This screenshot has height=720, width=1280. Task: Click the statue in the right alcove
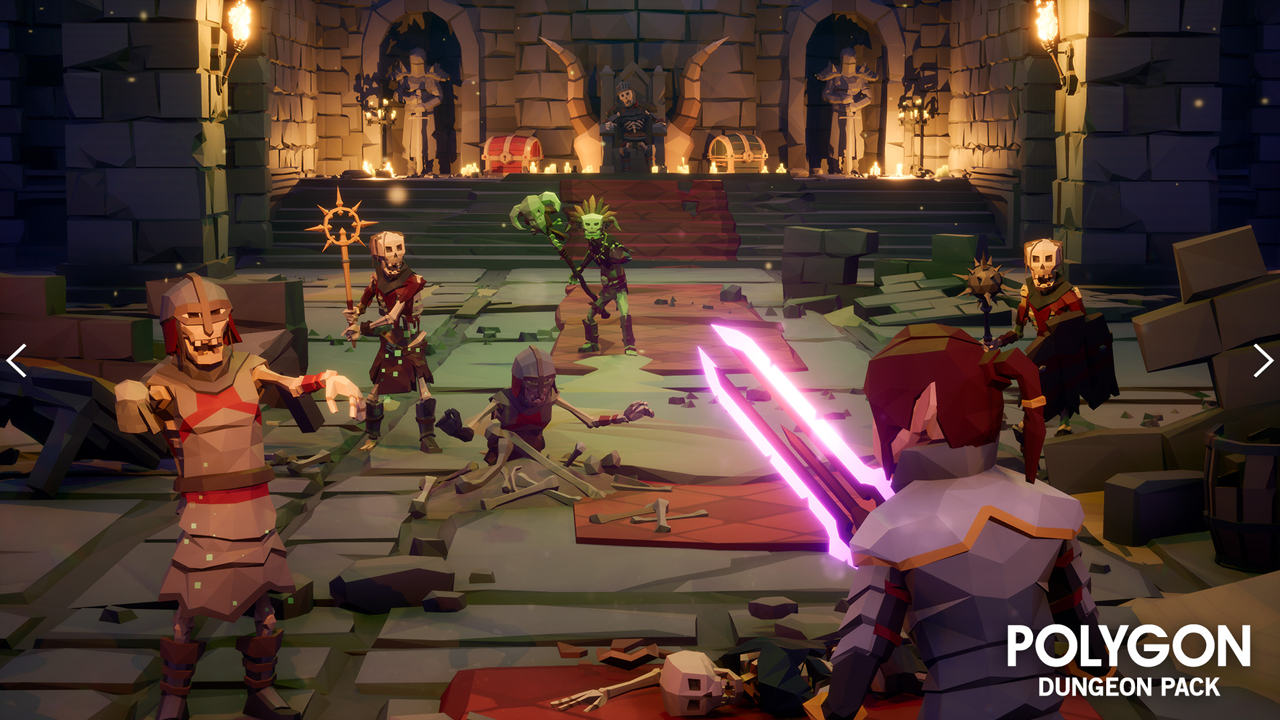click(x=845, y=95)
